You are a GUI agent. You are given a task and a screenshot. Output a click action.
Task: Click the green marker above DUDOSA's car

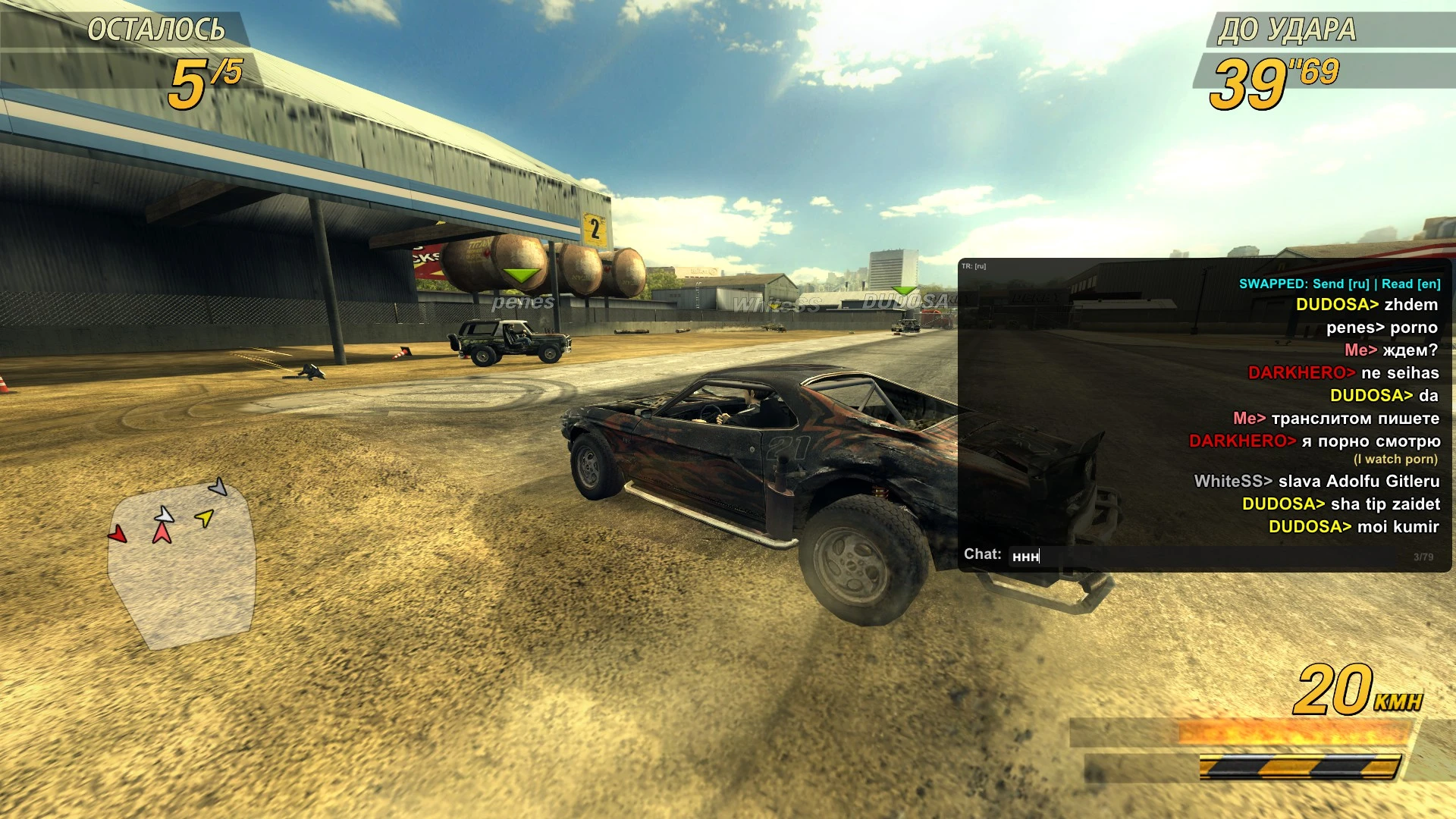tap(902, 289)
